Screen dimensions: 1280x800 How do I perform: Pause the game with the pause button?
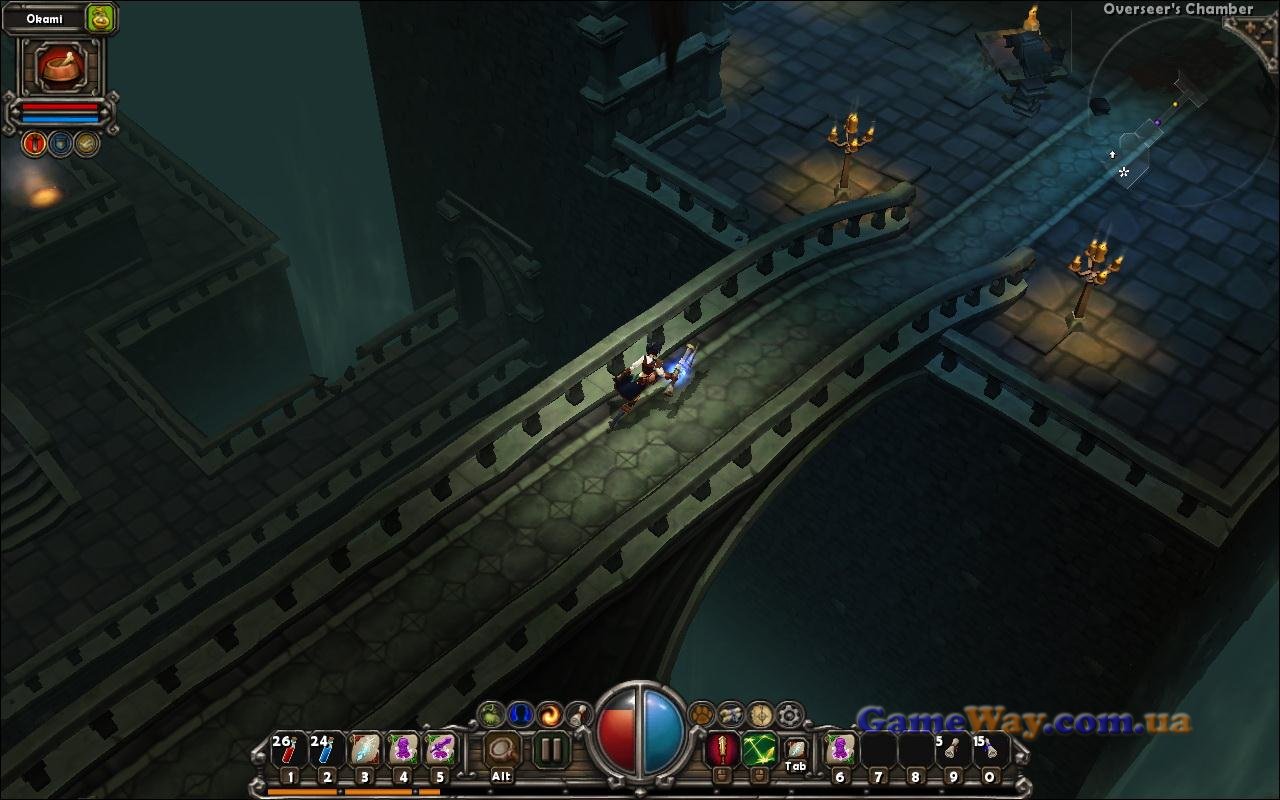550,749
